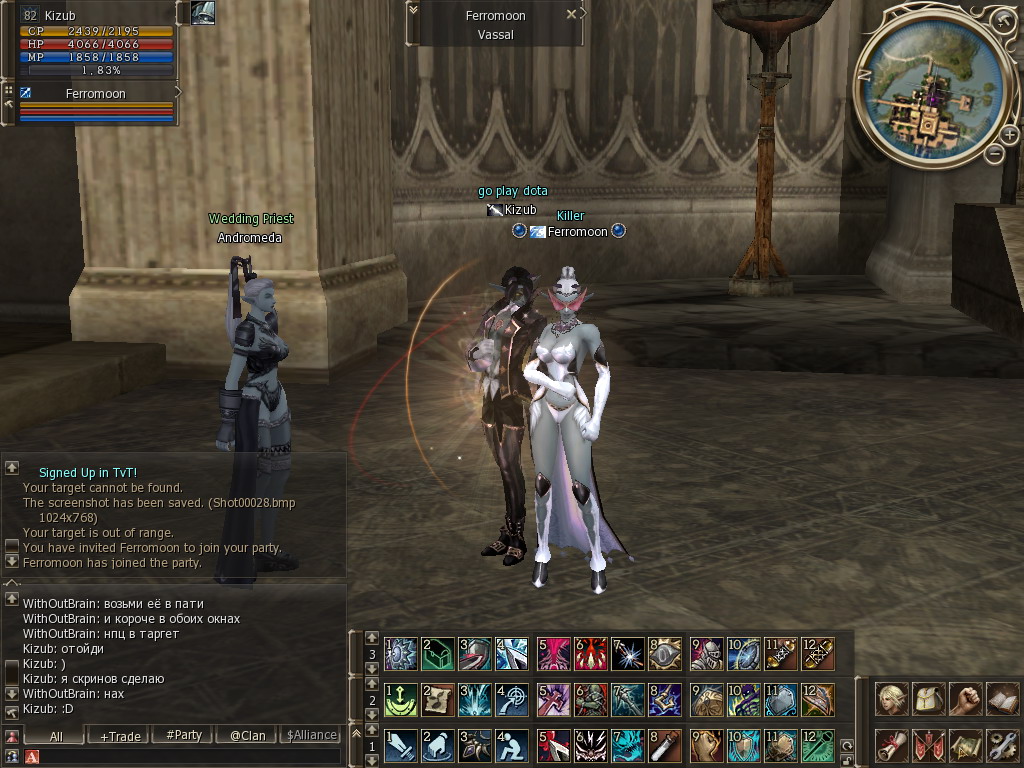
Task: Open the system menu gear-and-wrench icon
Action: (x=1001, y=745)
